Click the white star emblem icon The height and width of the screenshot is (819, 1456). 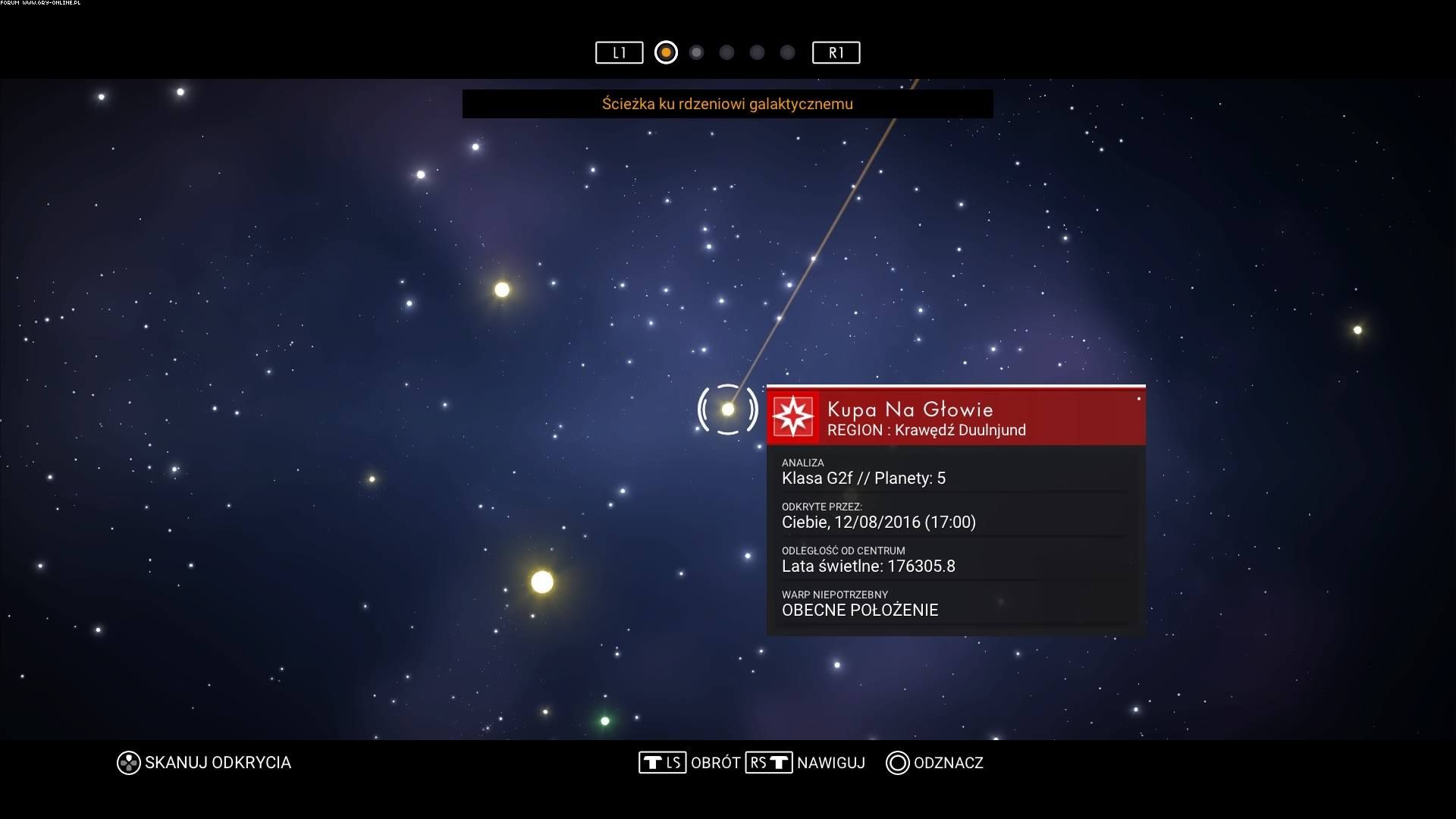[x=793, y=416]
